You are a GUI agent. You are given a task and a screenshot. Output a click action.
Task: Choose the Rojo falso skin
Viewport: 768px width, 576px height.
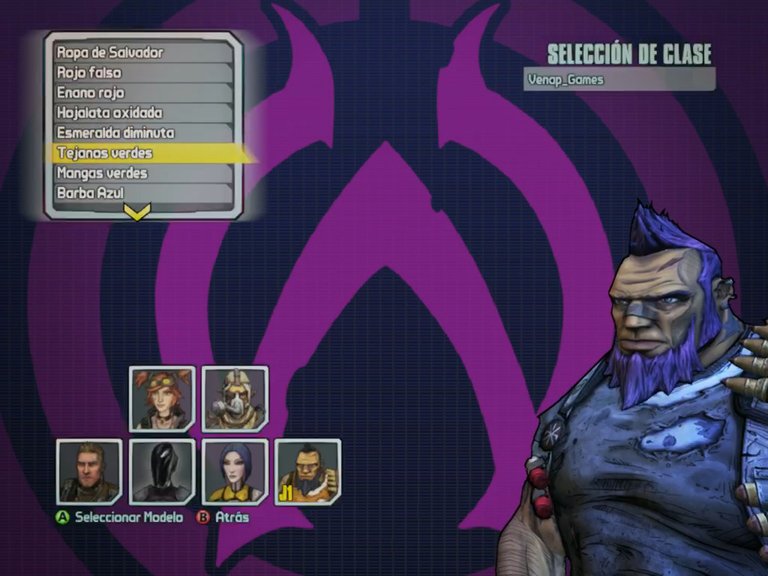tap(140, 72)
